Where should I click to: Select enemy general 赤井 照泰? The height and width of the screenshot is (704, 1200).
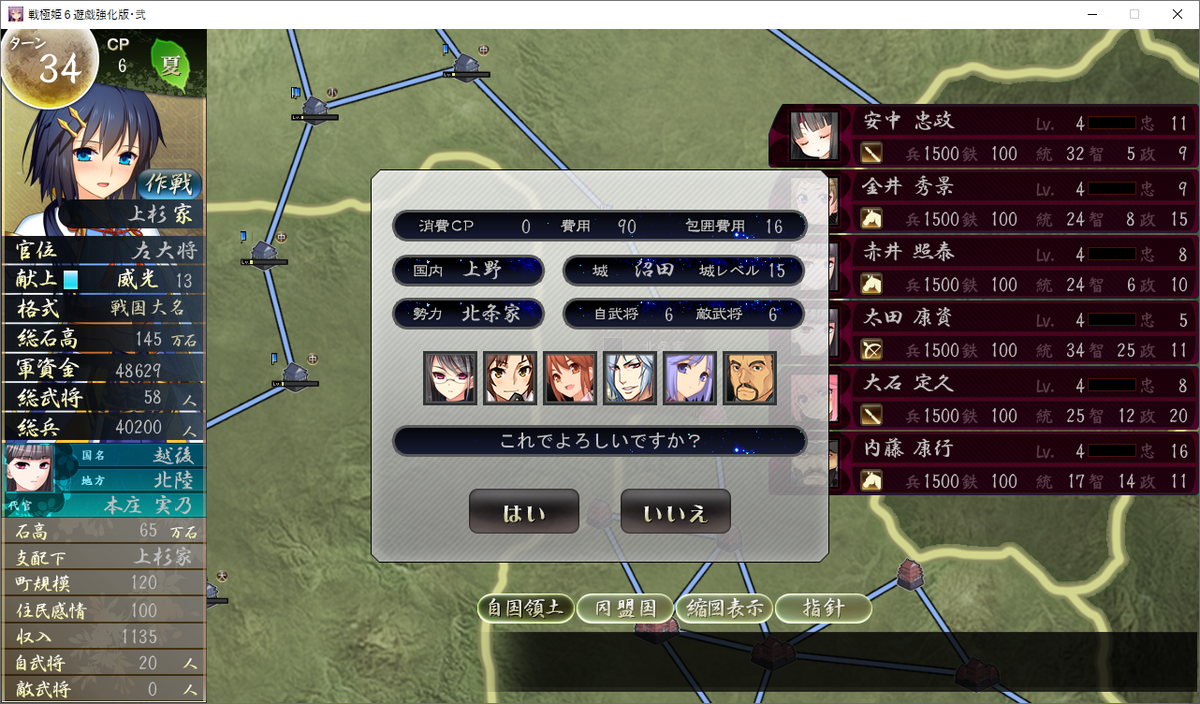point(985,267)
